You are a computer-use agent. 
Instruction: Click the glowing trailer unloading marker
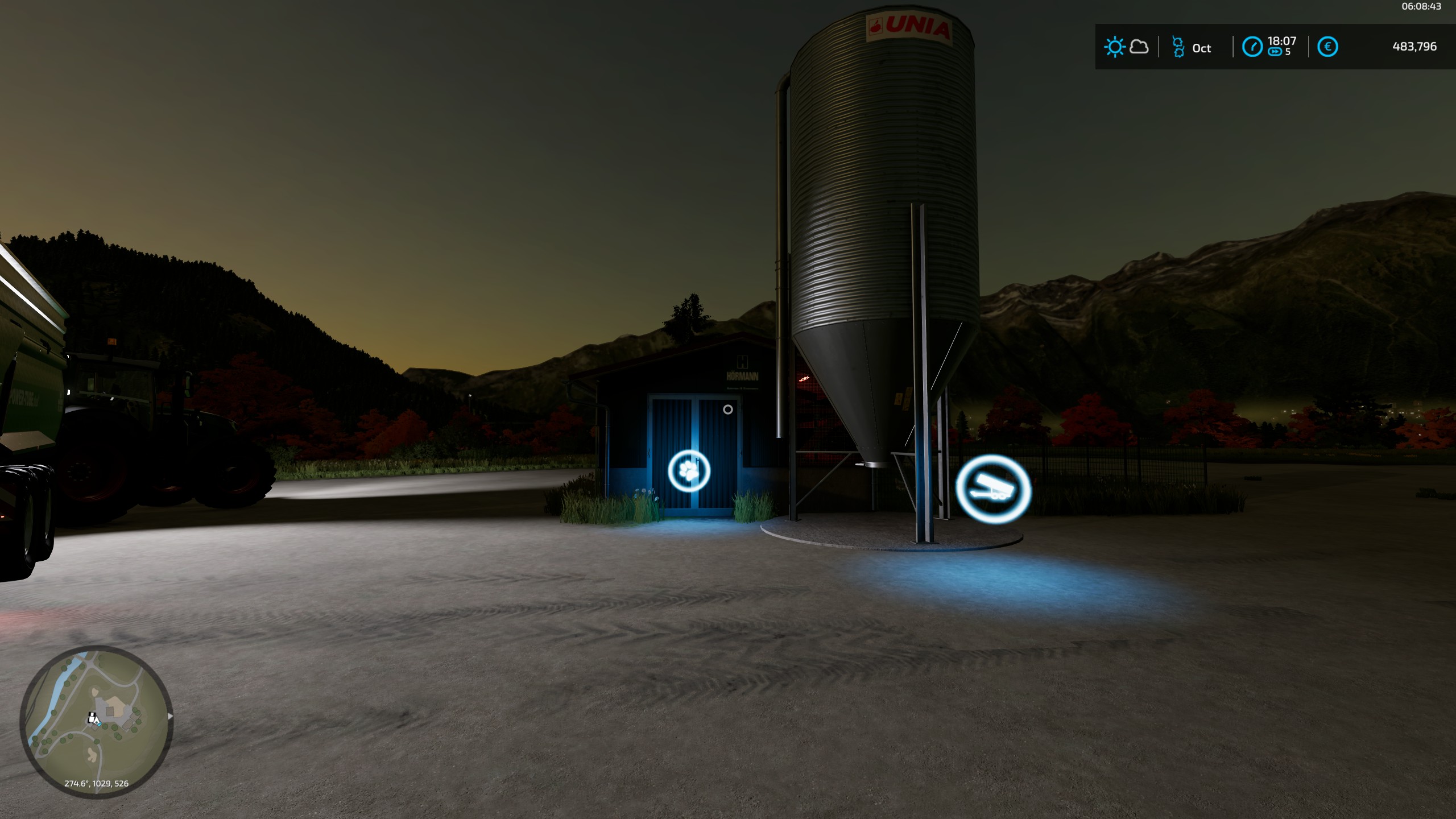993,489
